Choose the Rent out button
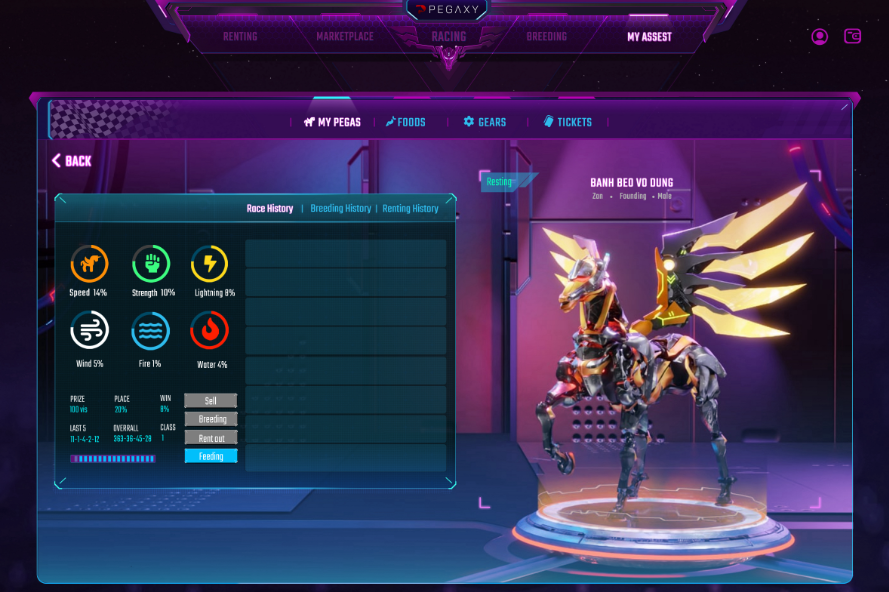This screenshot has width=889, height=592. coord(211,438)
